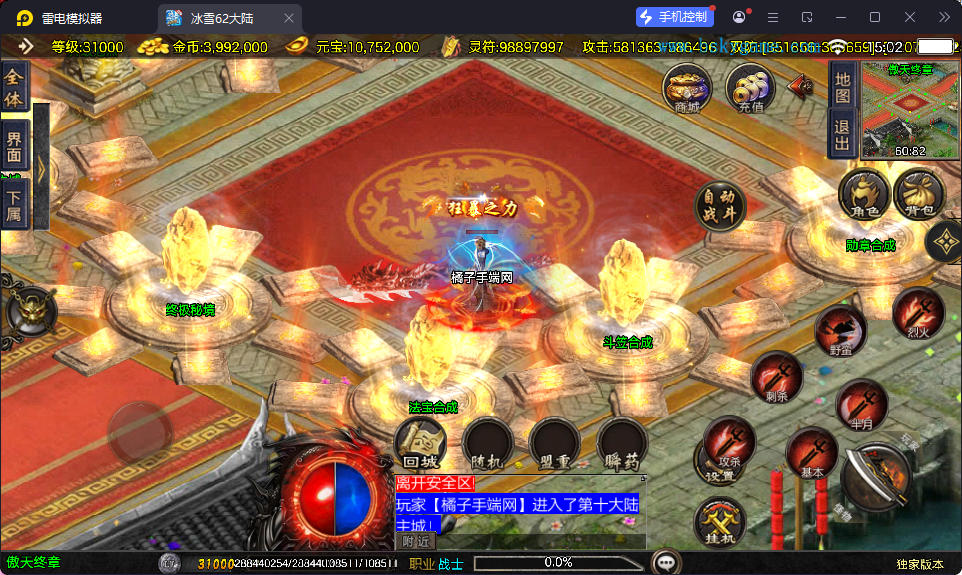Use the 半月 skill
Image resolution: width=962 pixels, height=575 pixels.
pos(861,405)
